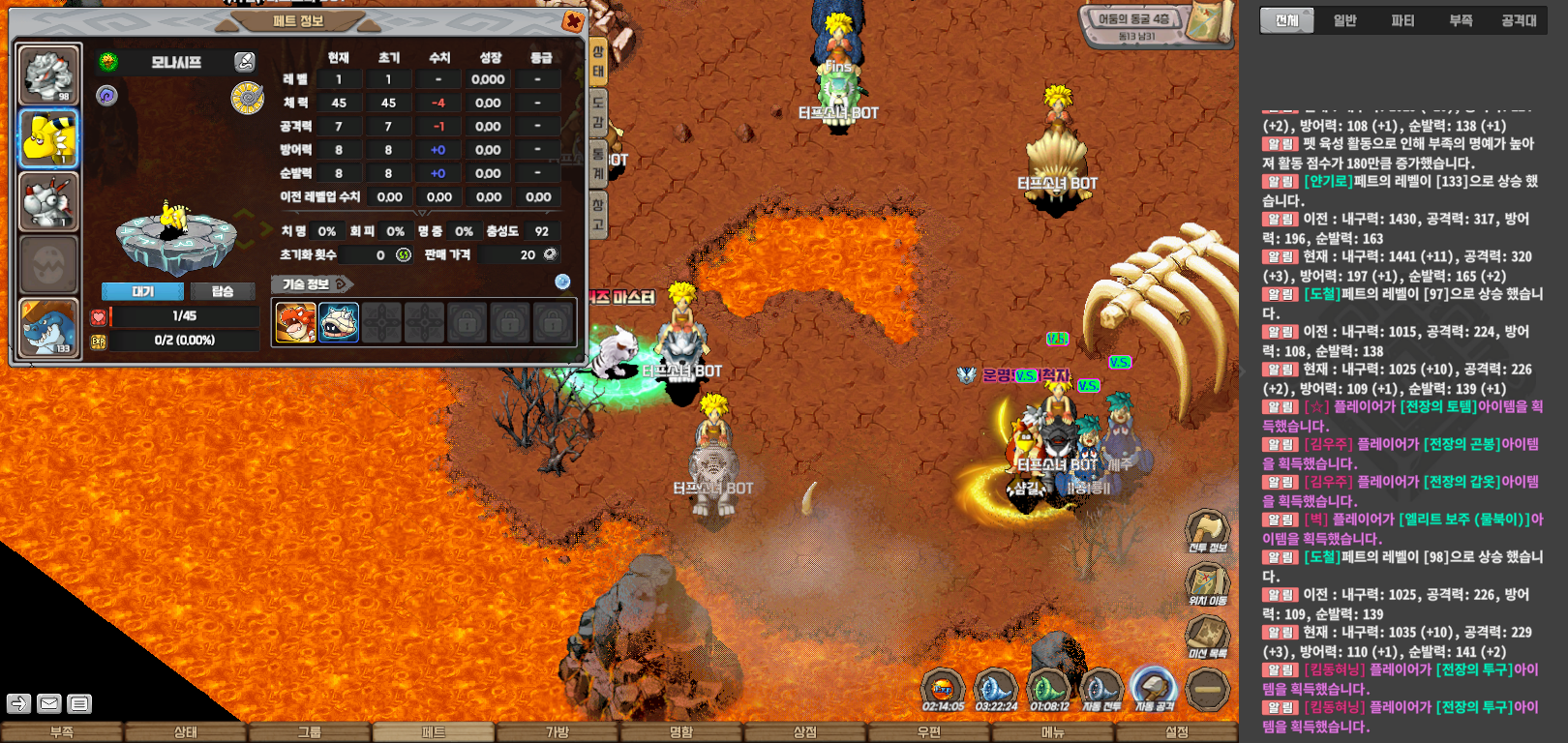Viewport: 1568px width, 743px height.
Task: Open the mail envelope icon
Action: tap(49, 703)
